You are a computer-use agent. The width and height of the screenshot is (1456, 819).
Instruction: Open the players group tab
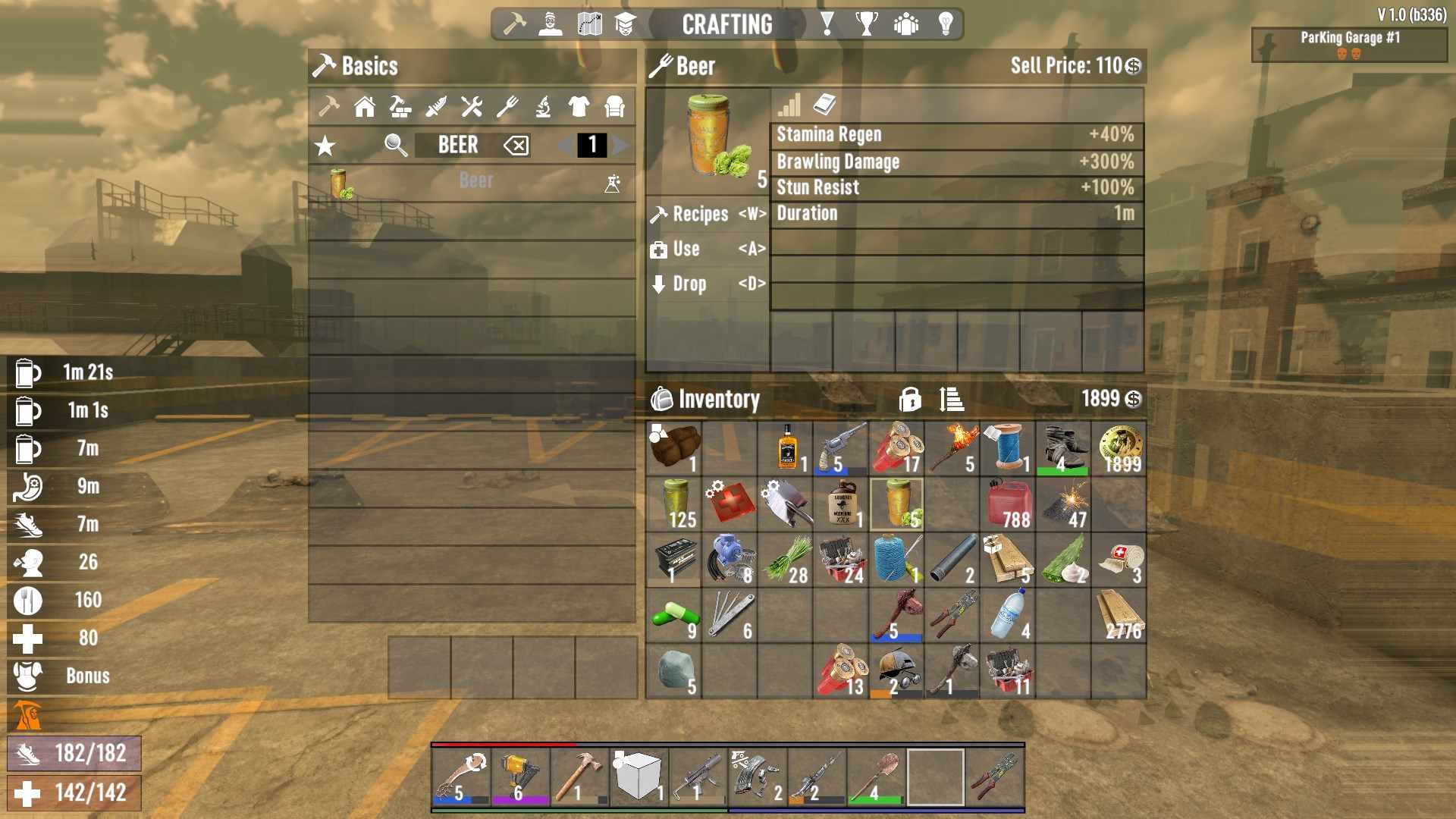[x=906, y=24]
